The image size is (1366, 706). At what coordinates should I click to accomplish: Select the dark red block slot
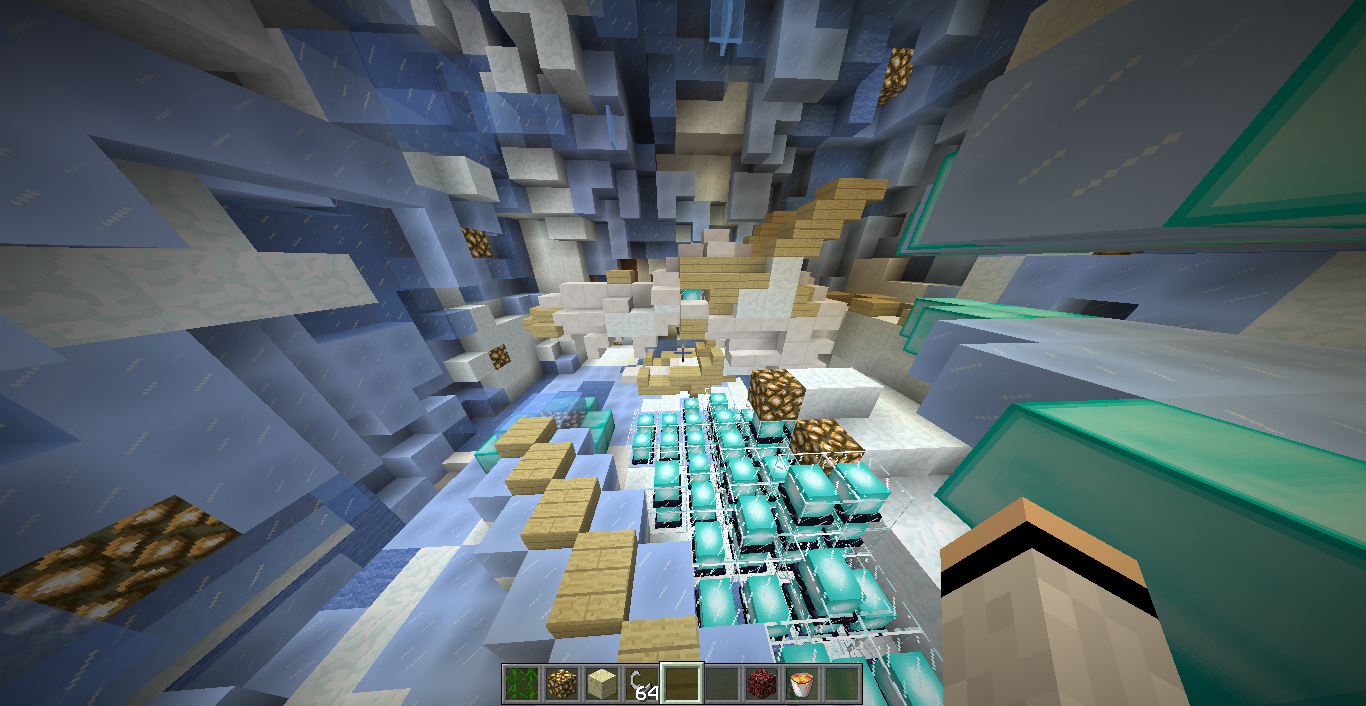762,683
